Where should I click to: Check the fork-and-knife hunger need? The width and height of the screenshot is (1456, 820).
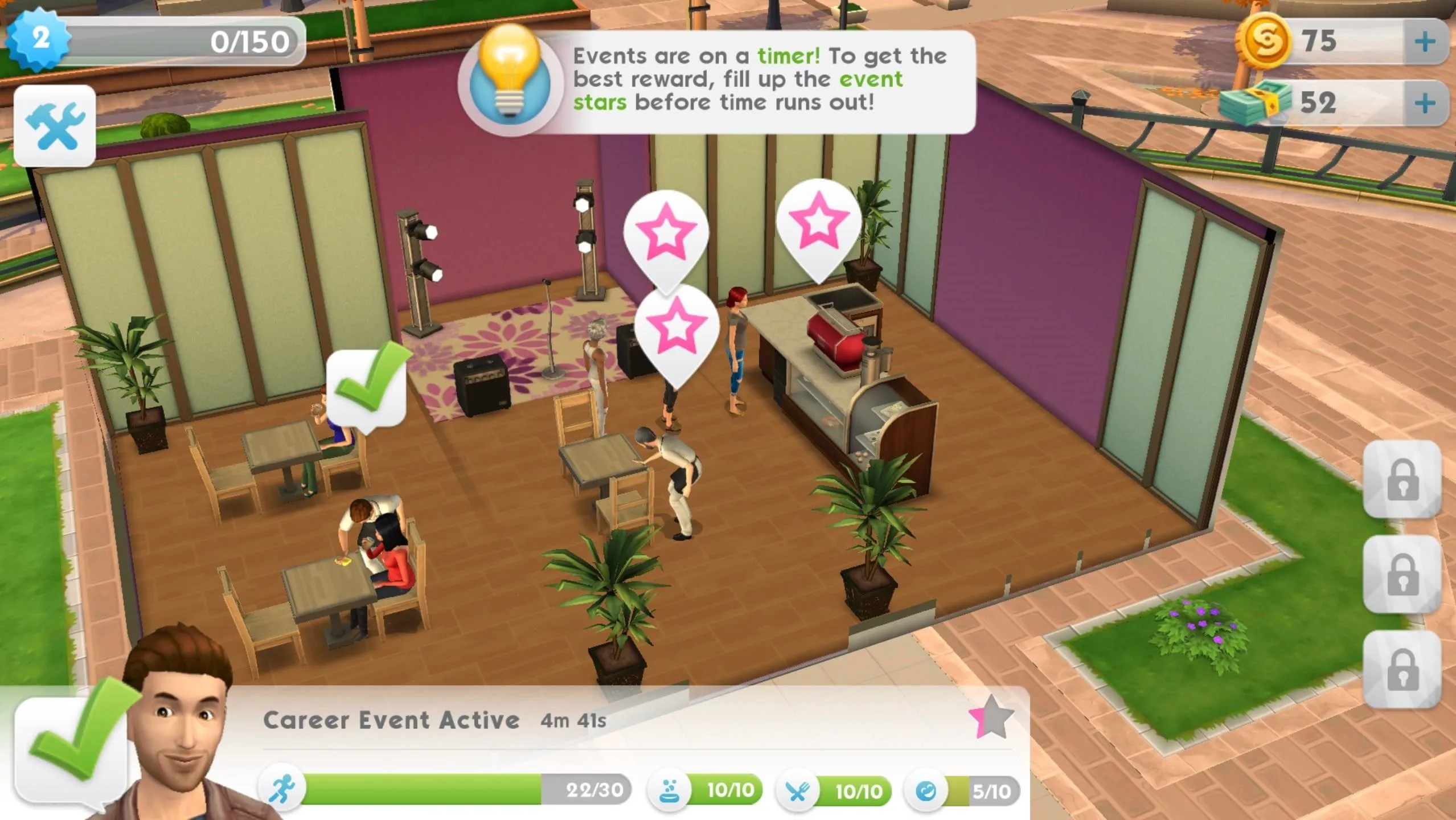pos(798,791)
